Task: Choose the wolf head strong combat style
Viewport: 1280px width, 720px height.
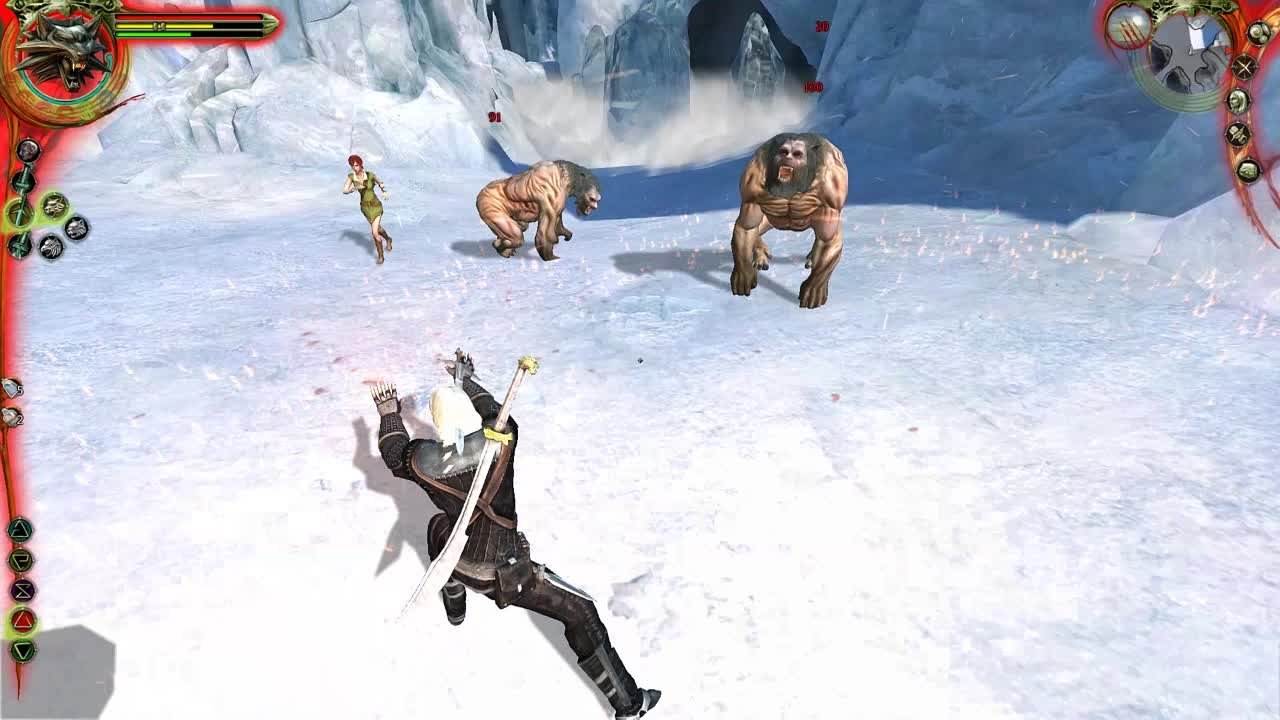Action: point(54,205)
